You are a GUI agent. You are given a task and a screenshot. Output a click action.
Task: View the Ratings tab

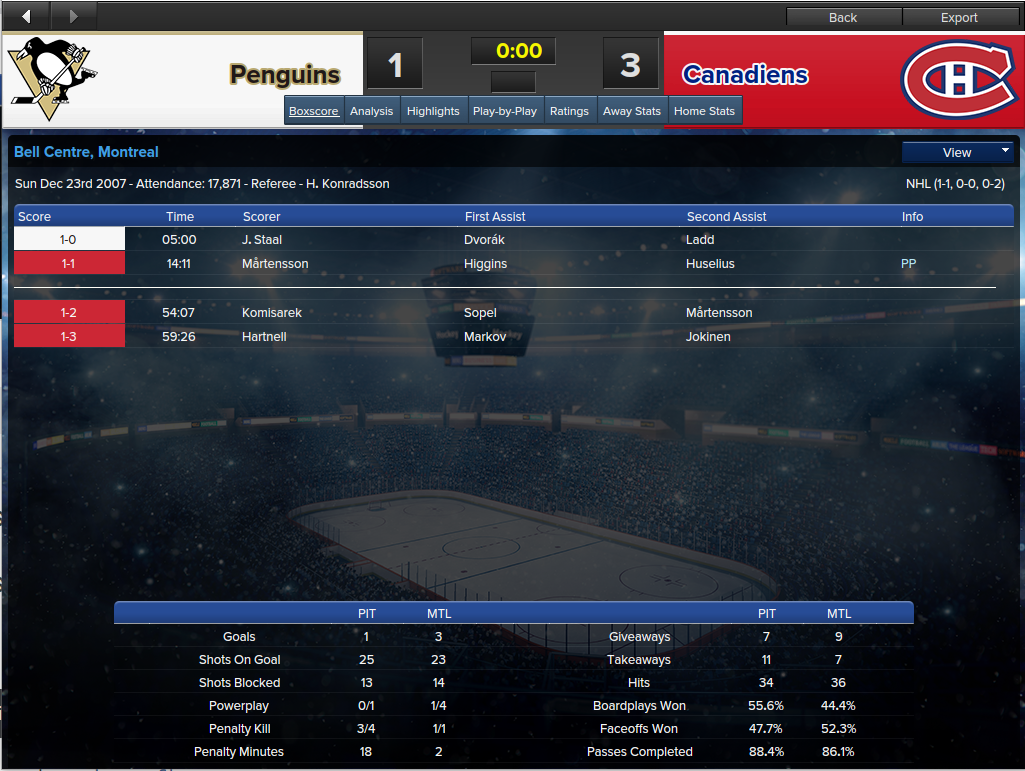(x=569, y=111)
